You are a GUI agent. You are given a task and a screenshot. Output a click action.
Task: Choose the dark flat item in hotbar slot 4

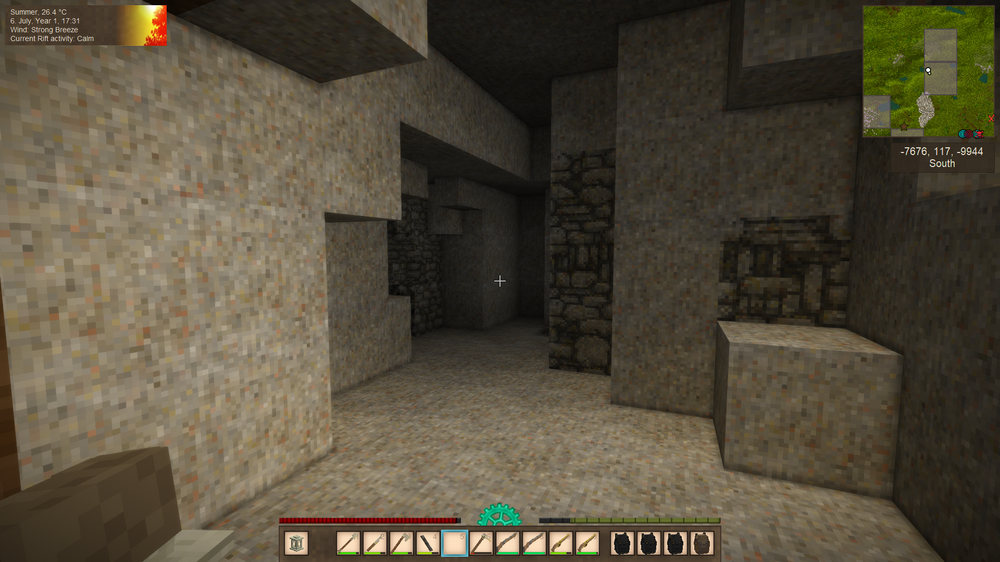pos(427,543)
